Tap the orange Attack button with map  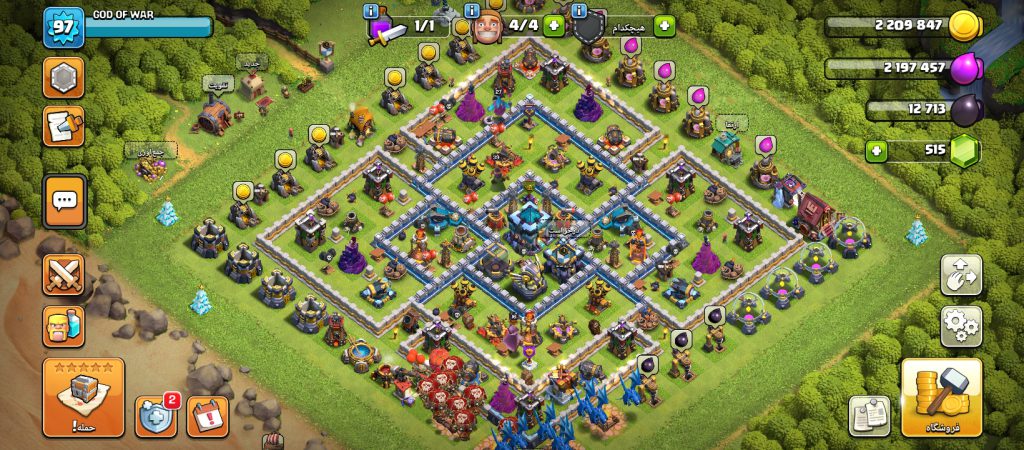click(x=83, y=397)
